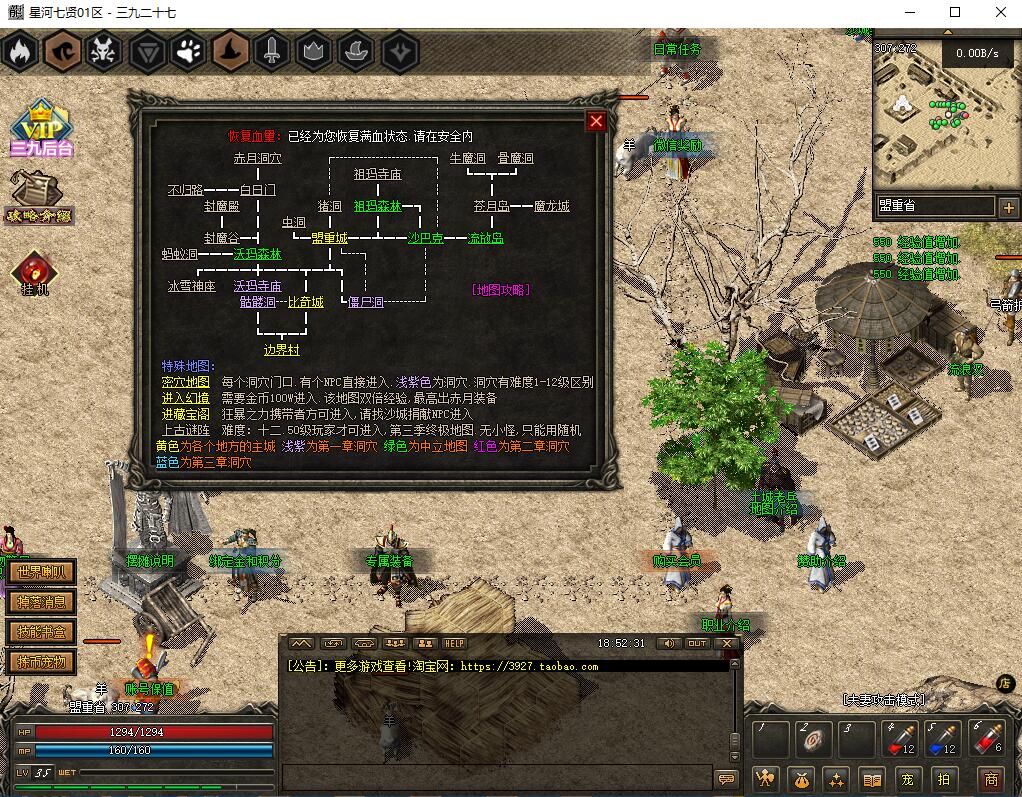Teleport to 比奇城 on the map
Viewport: 1022px width, 797px height.
click(x=305, y=302)
